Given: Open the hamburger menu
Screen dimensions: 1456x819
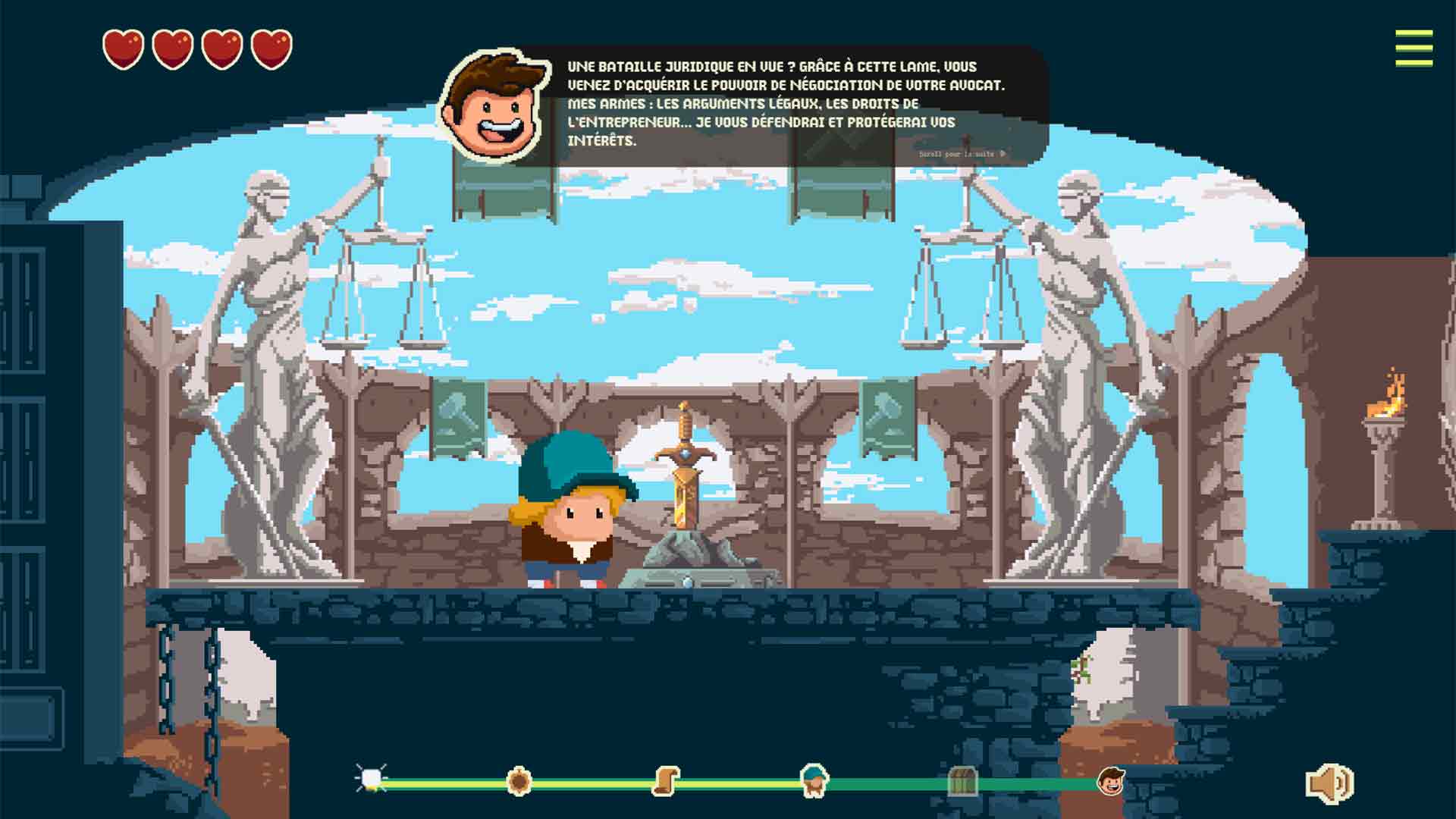Looking at the screenshot, I should pos(1414,49).
